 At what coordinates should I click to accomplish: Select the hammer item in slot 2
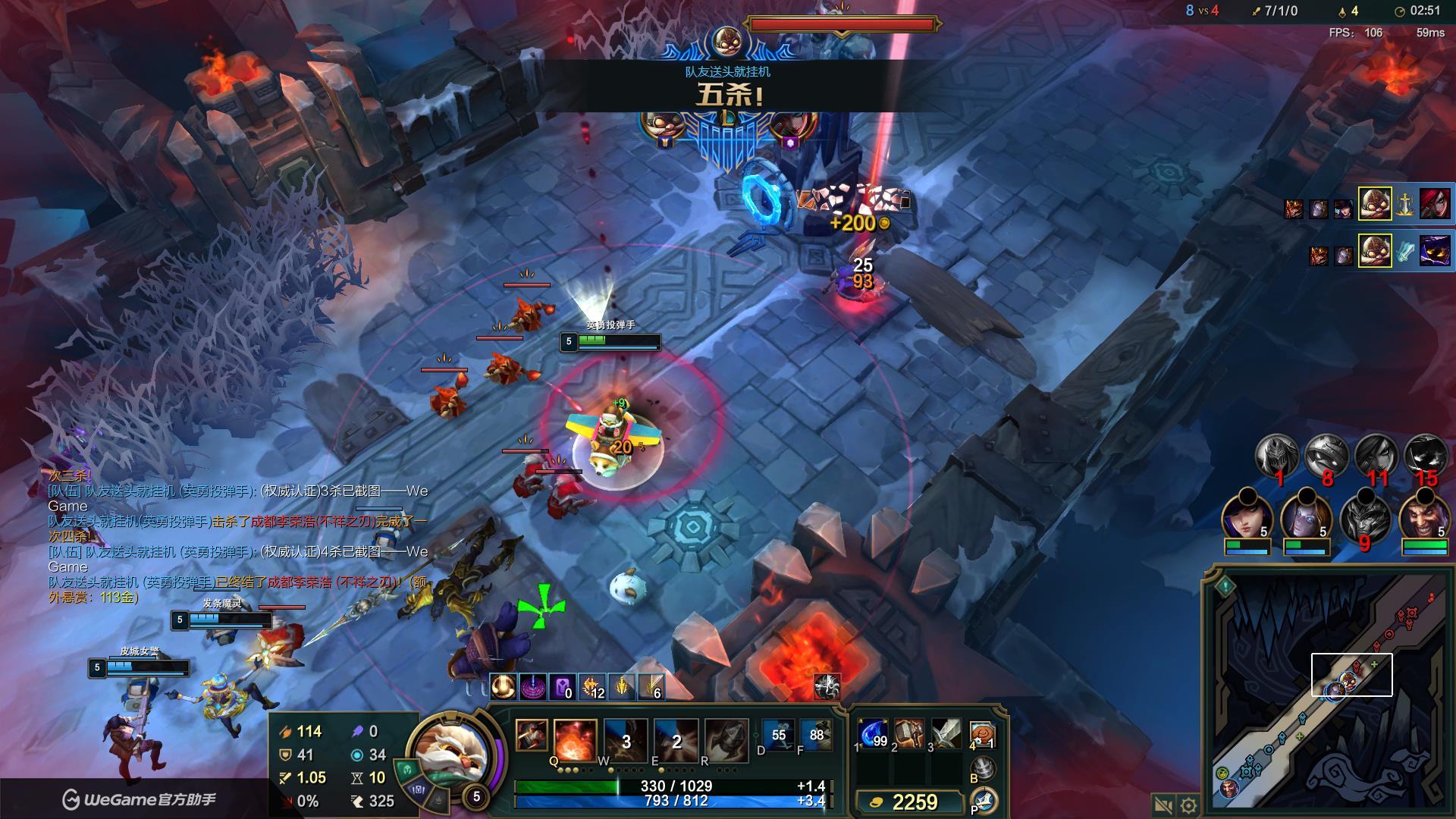coord(909,734)
